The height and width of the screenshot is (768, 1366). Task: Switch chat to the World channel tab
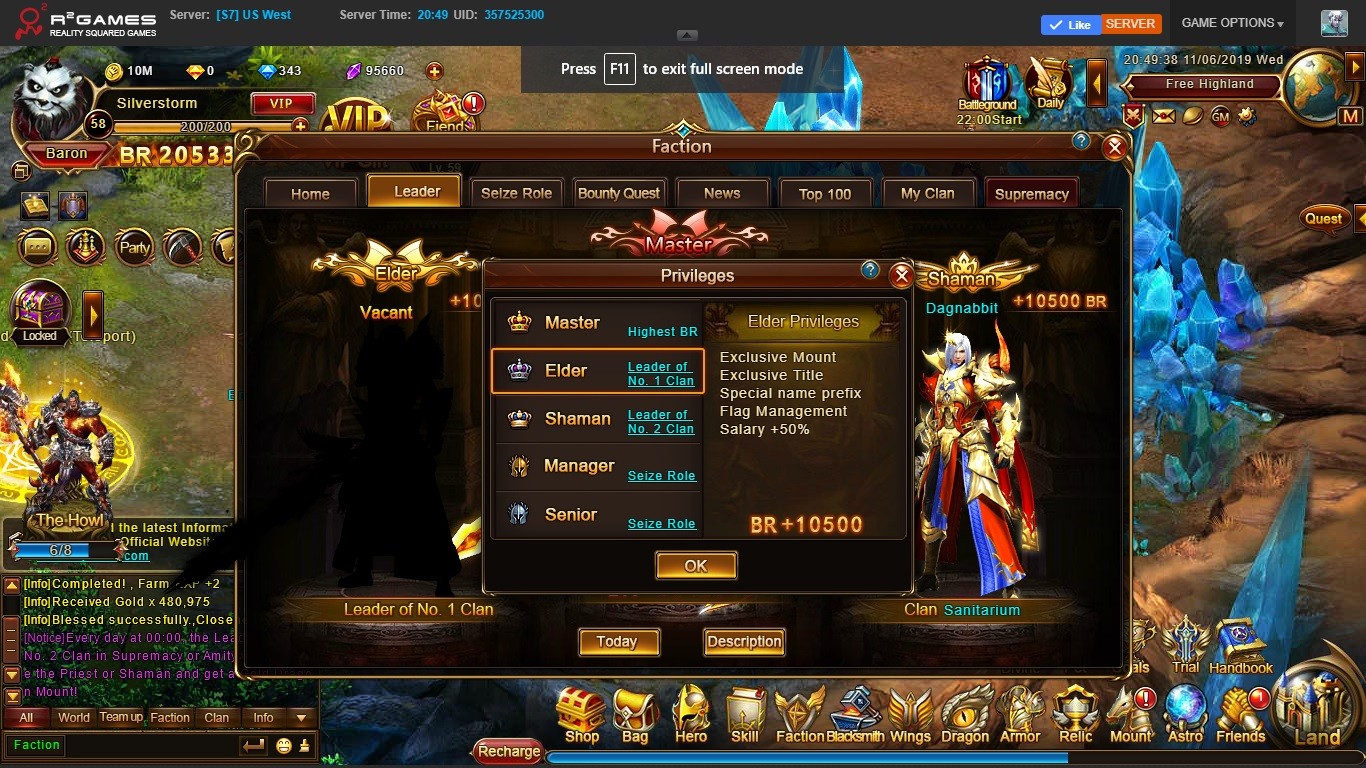(74, 717)
